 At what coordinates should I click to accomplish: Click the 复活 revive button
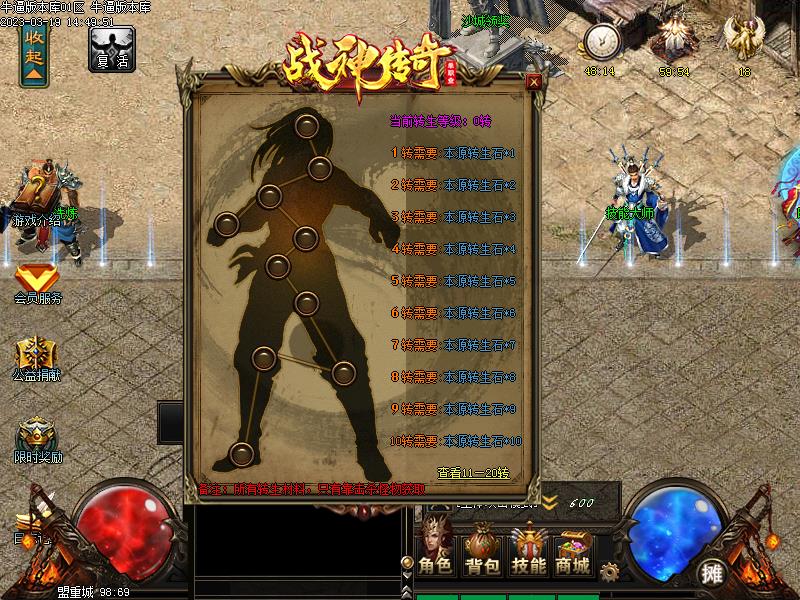pyautogui.click(x=111, y=47)
